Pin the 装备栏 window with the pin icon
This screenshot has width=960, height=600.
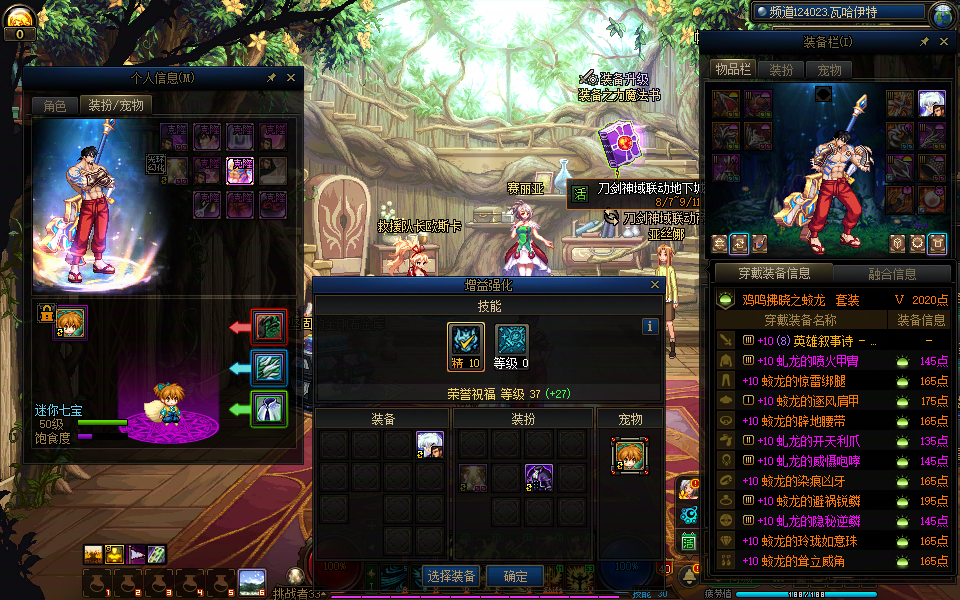(925, 42)
